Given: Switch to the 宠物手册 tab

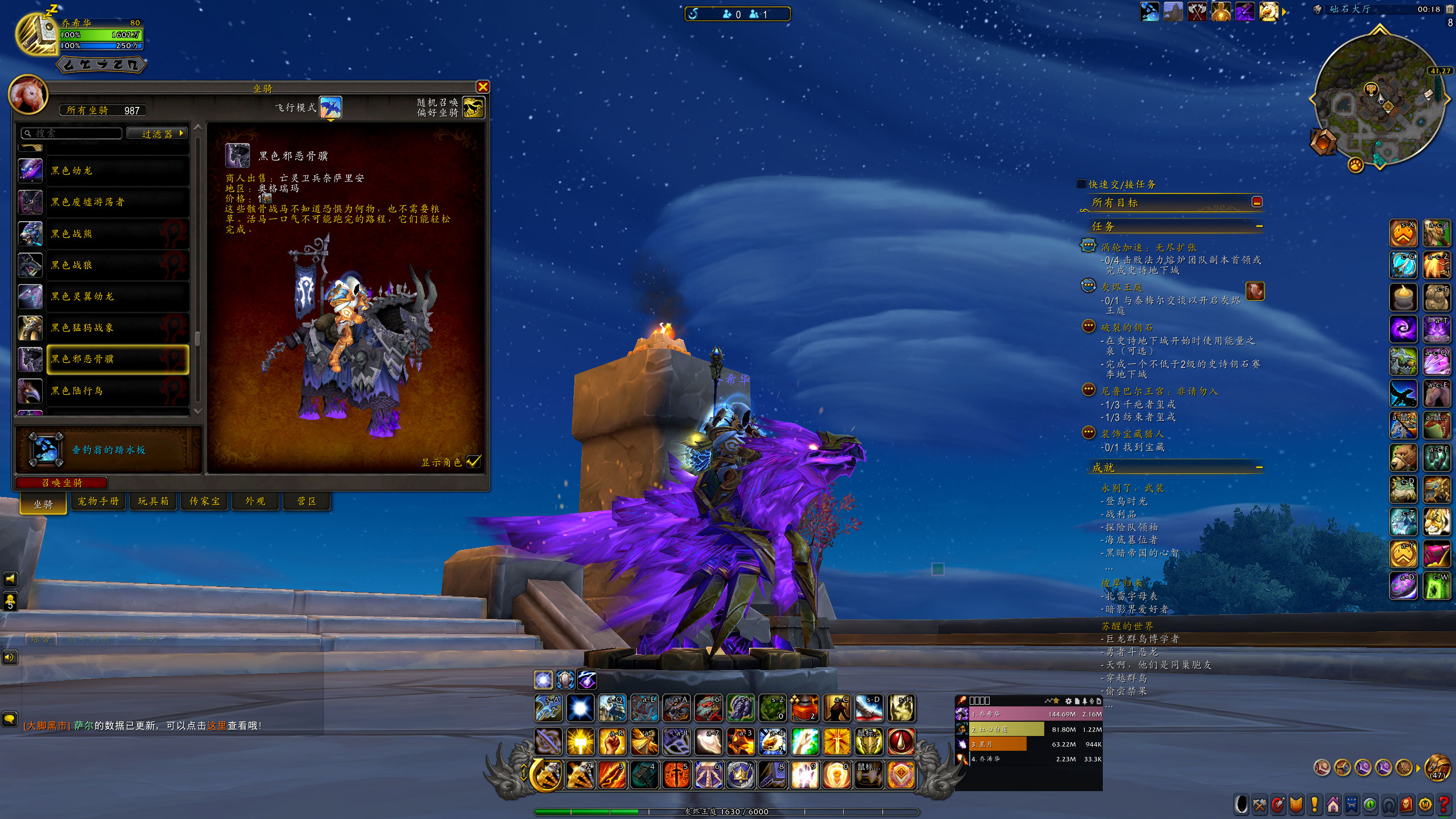Looking at the screenshot, I should coord(98,501).
